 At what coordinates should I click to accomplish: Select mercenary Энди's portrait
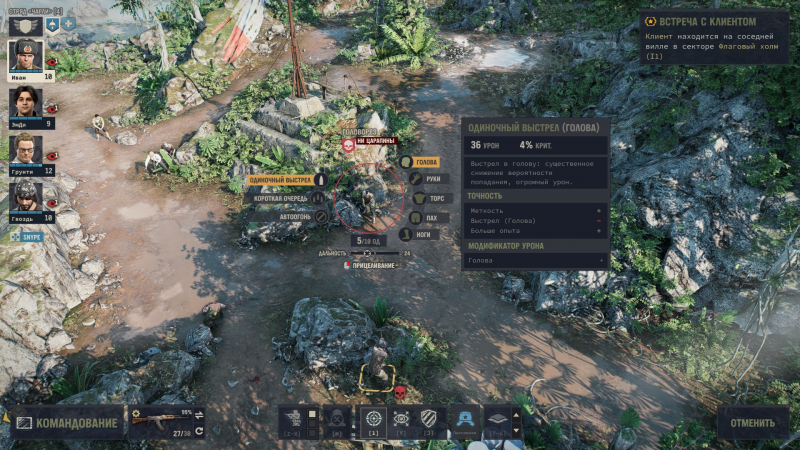pos(26,103)
